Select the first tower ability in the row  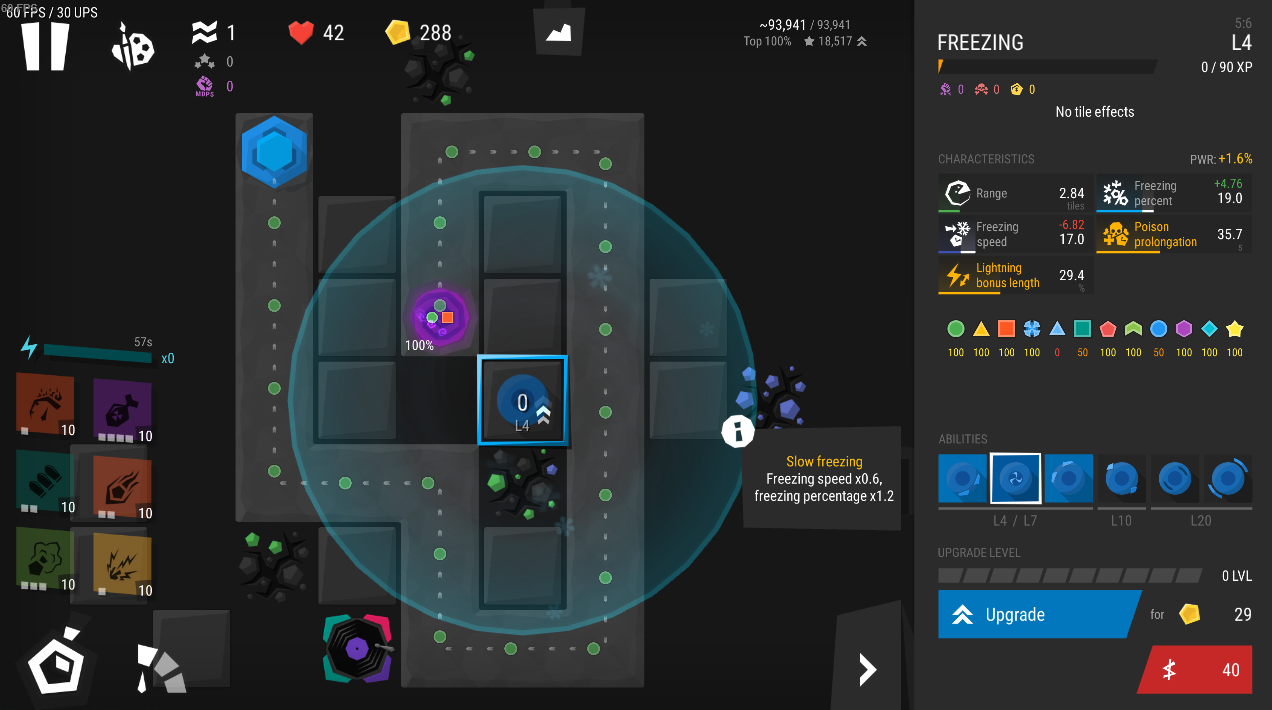963,479
